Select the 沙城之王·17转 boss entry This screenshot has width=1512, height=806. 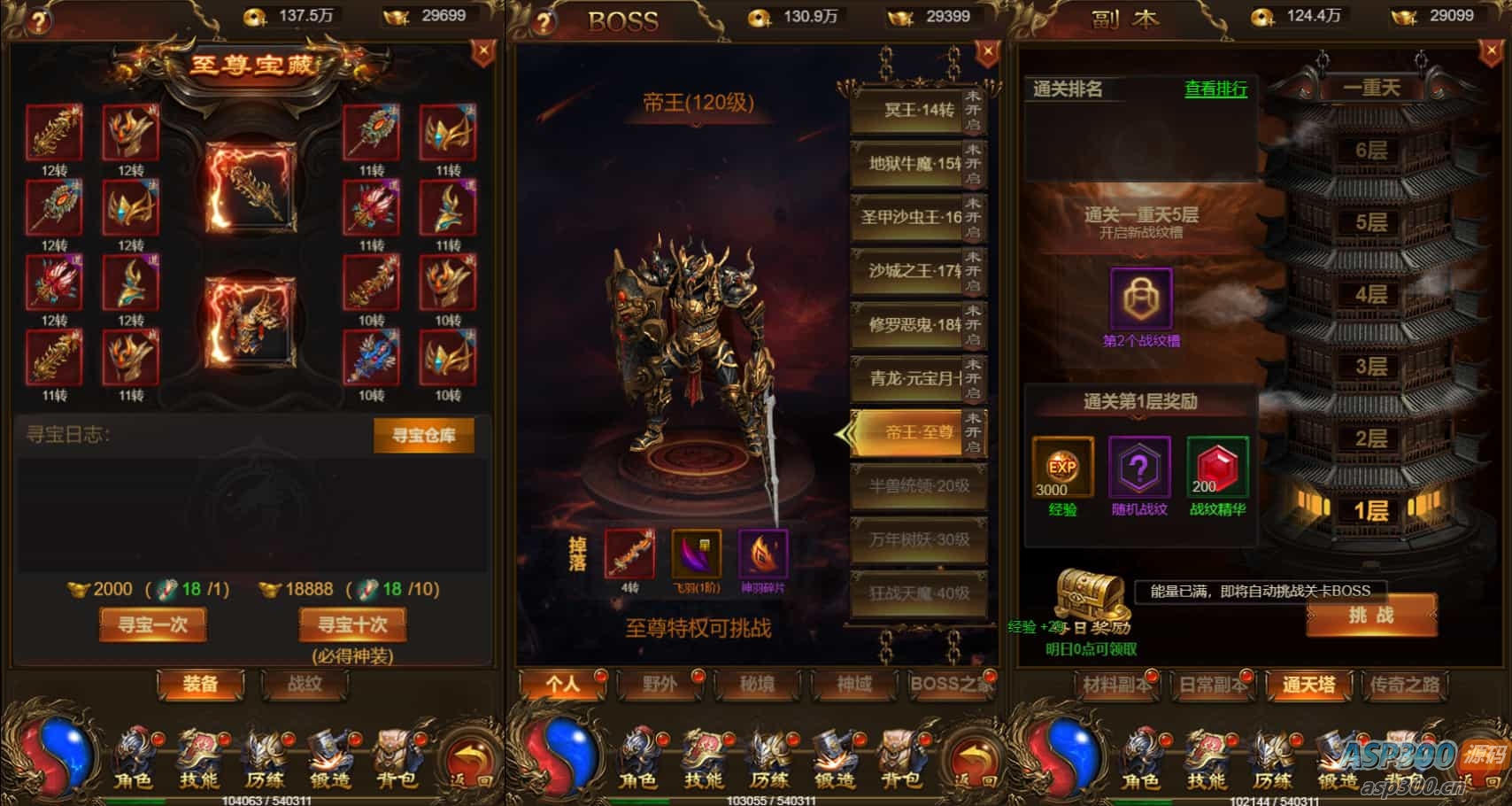pos(906,271)
